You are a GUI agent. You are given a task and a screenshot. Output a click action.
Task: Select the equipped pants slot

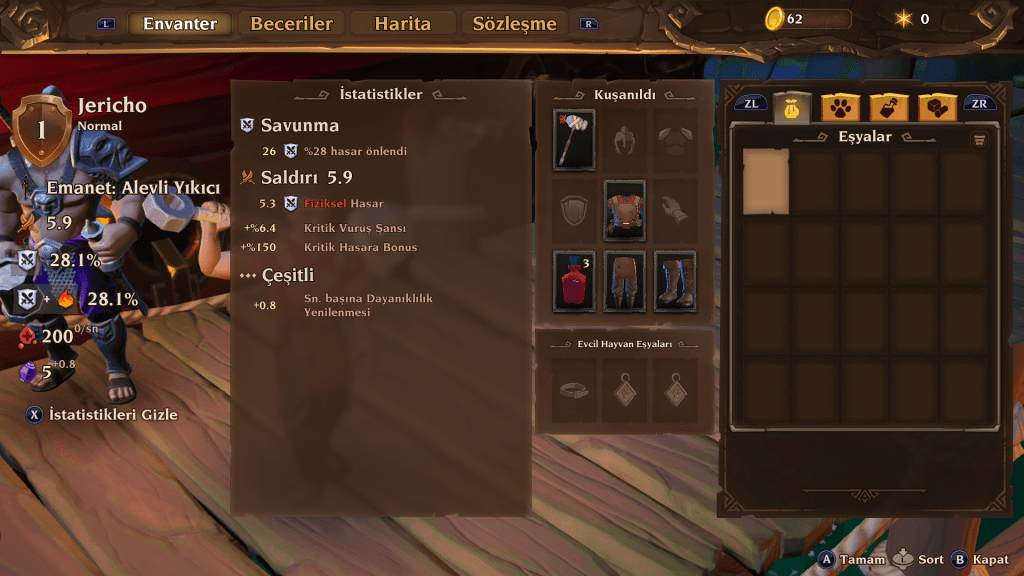(x=624, y=281)
